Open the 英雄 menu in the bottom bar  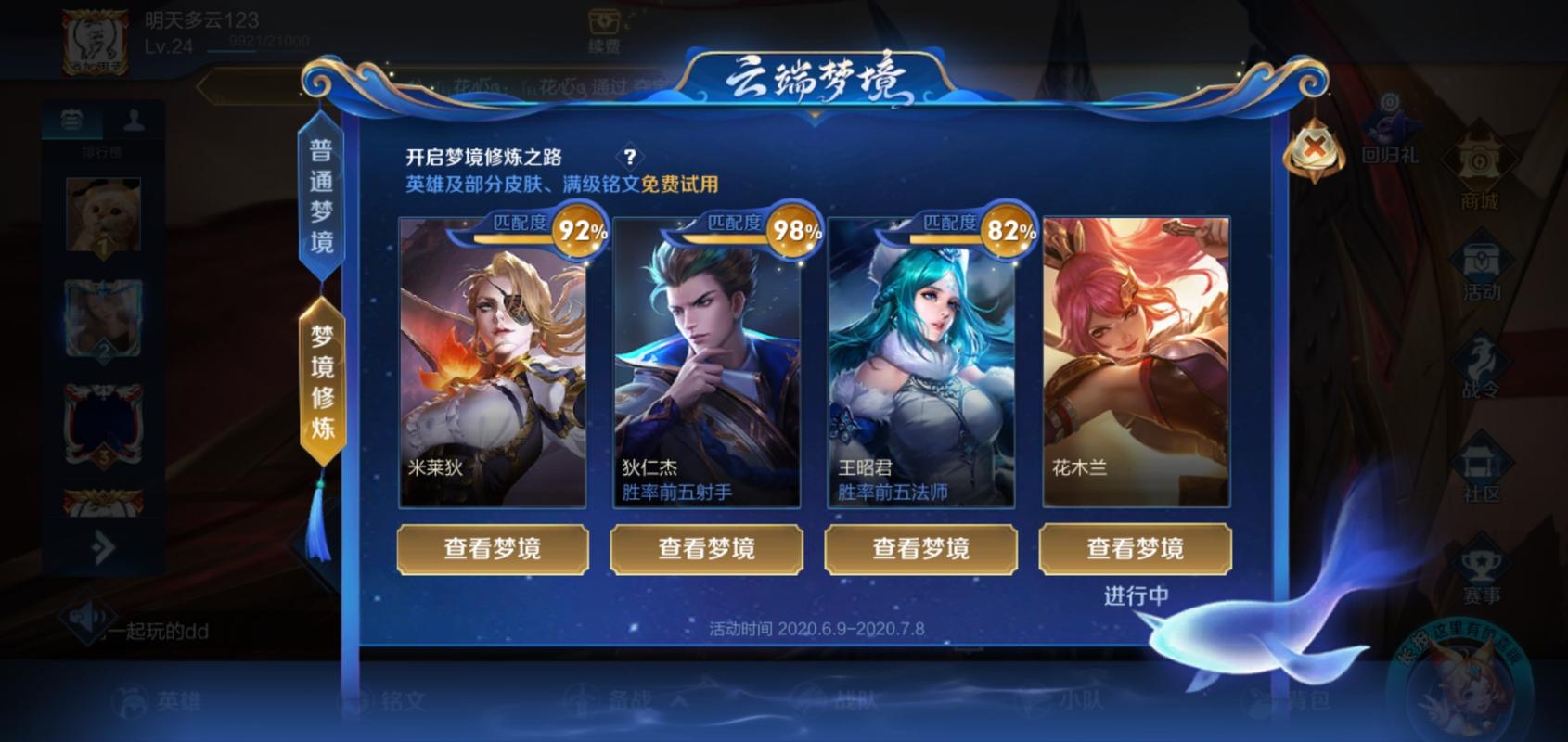(x=153, y=701)
